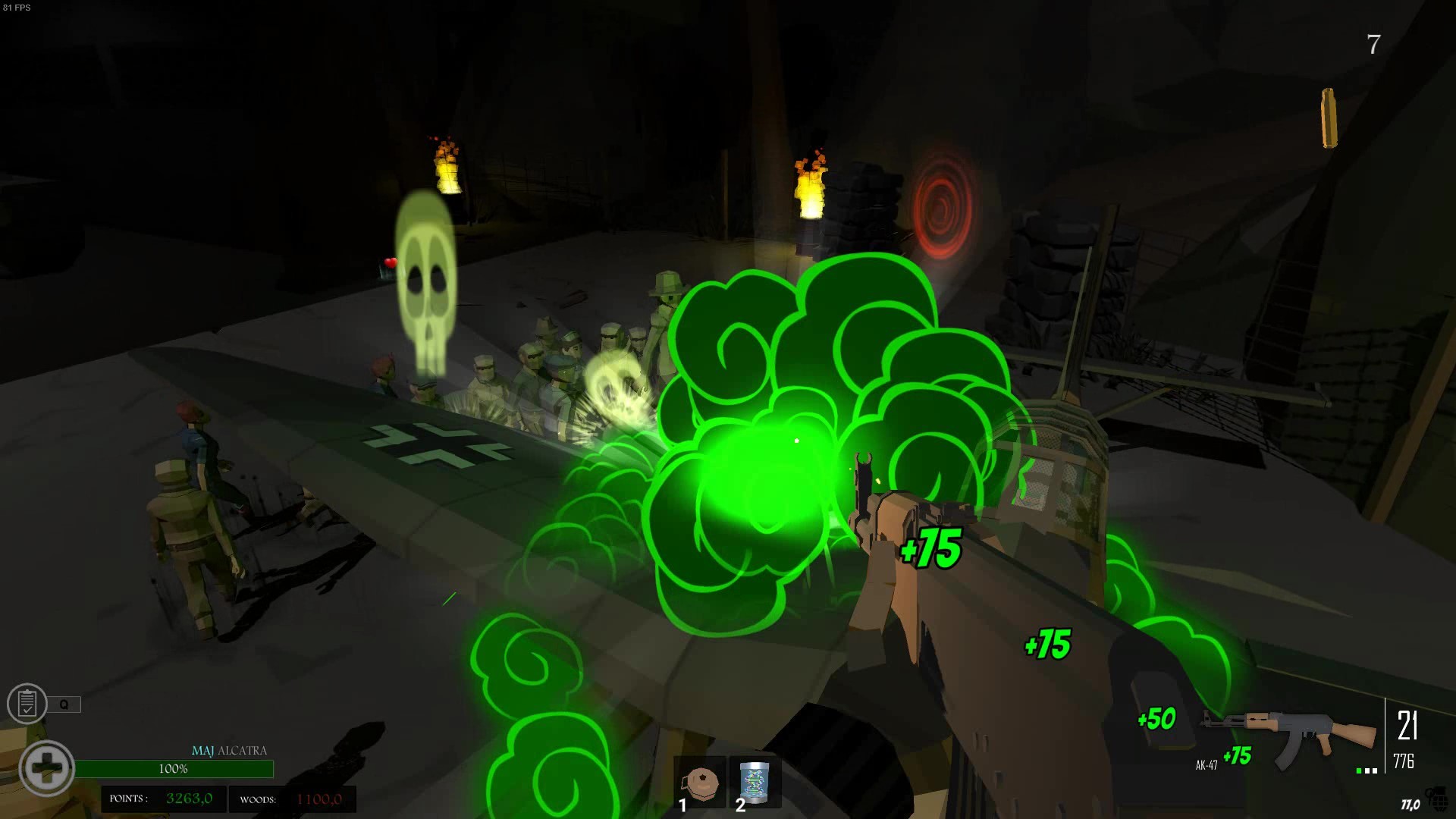Toggle the green fire-mode dot indicator

point(1358,770)
